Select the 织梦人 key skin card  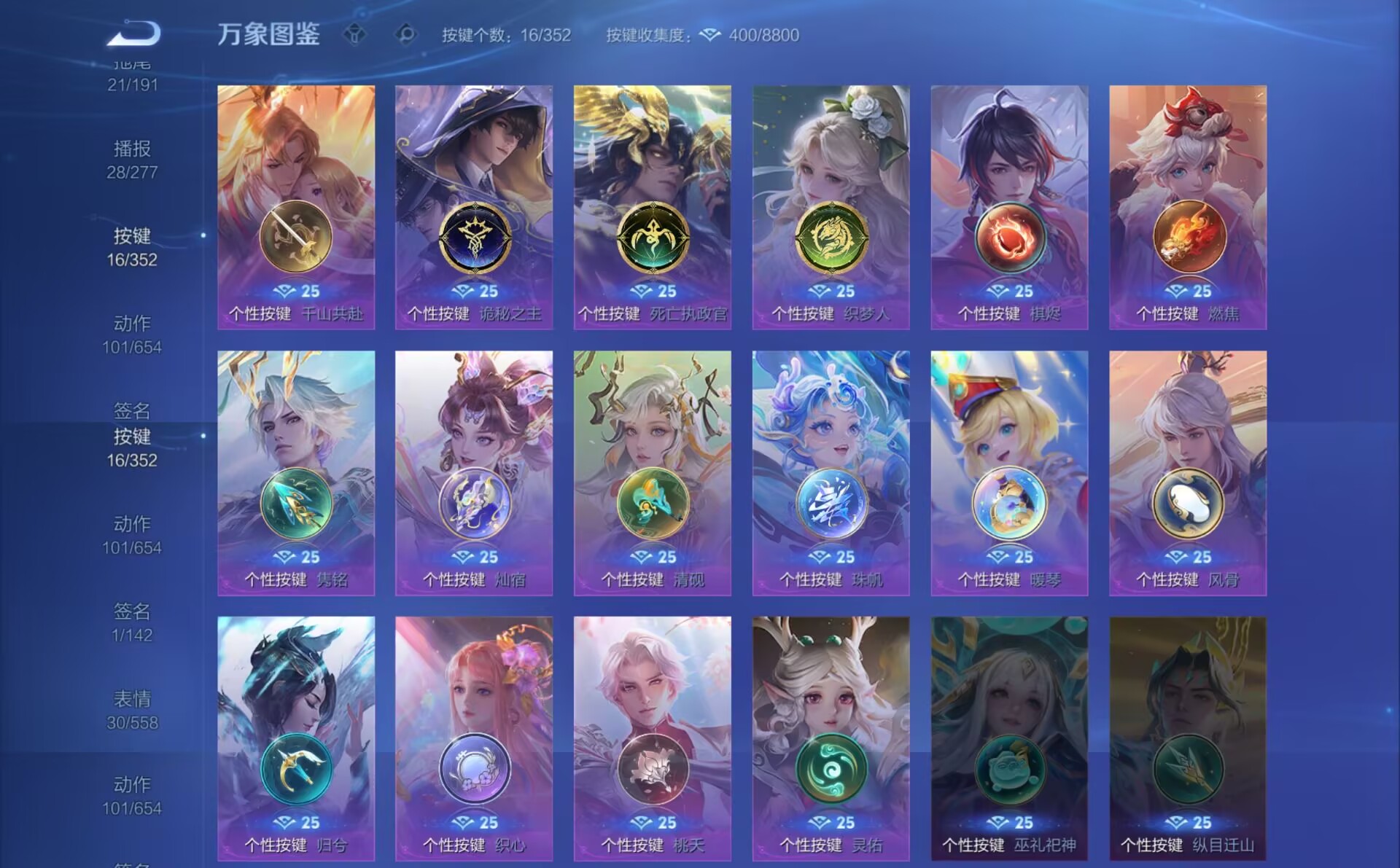(x=831, y=207)
